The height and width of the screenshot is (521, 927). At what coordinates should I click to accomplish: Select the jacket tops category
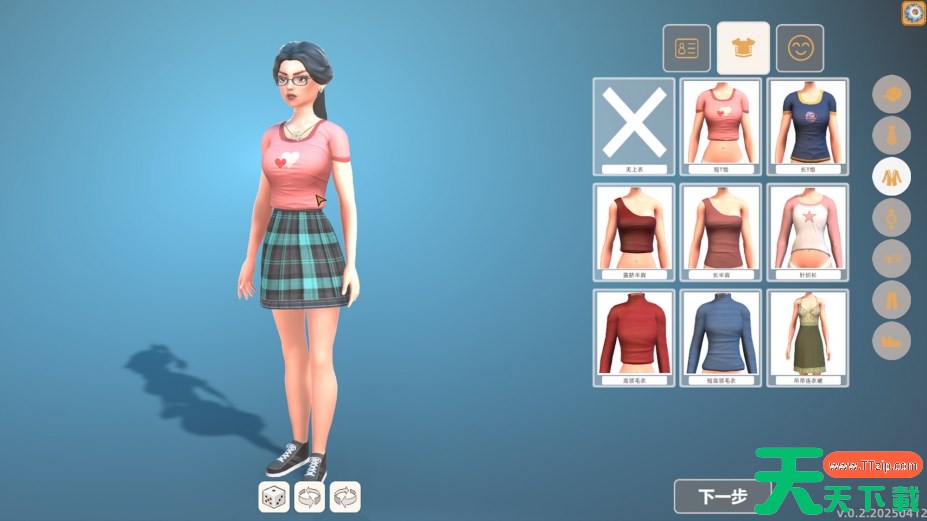coord(891,177)
